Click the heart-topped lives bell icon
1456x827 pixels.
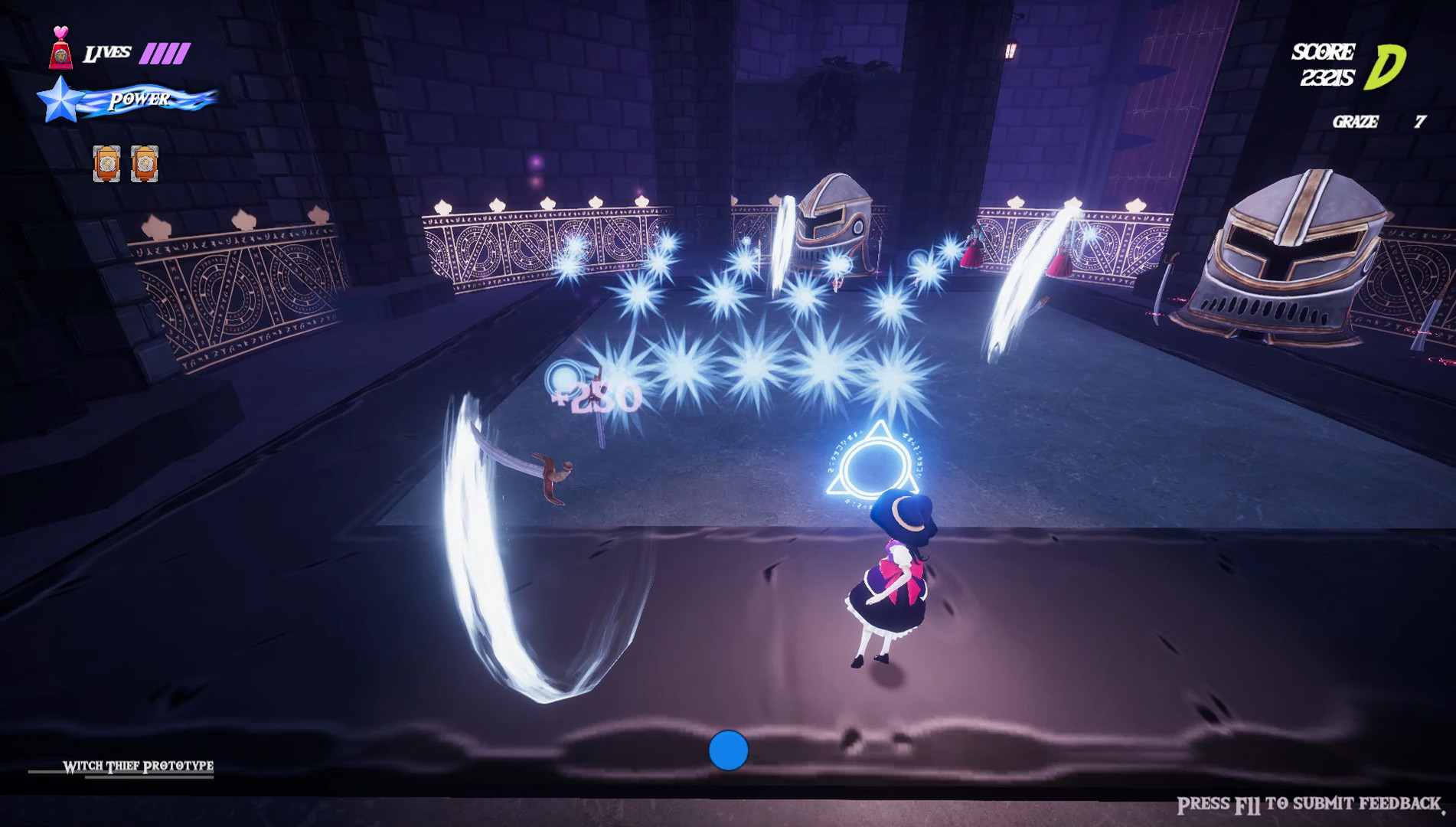pyautogui.click(x=60, y=46)
